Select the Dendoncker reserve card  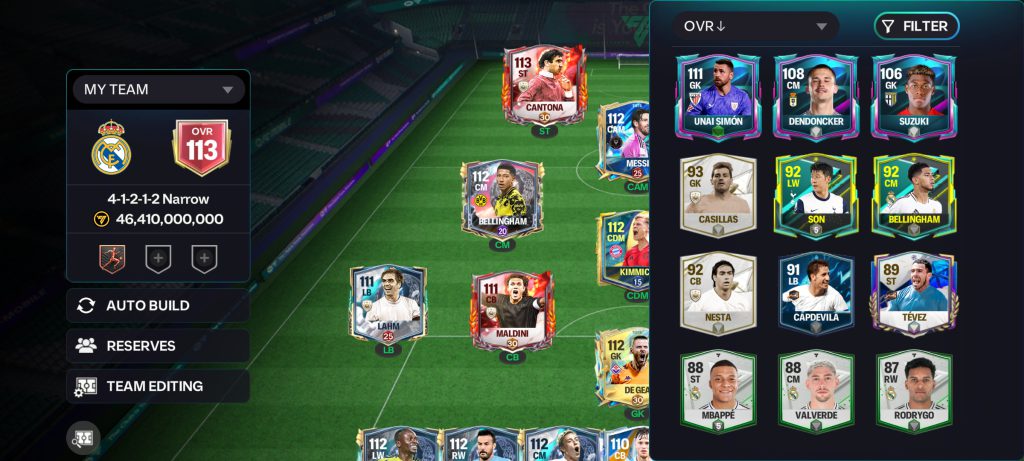tap(815, 97)
